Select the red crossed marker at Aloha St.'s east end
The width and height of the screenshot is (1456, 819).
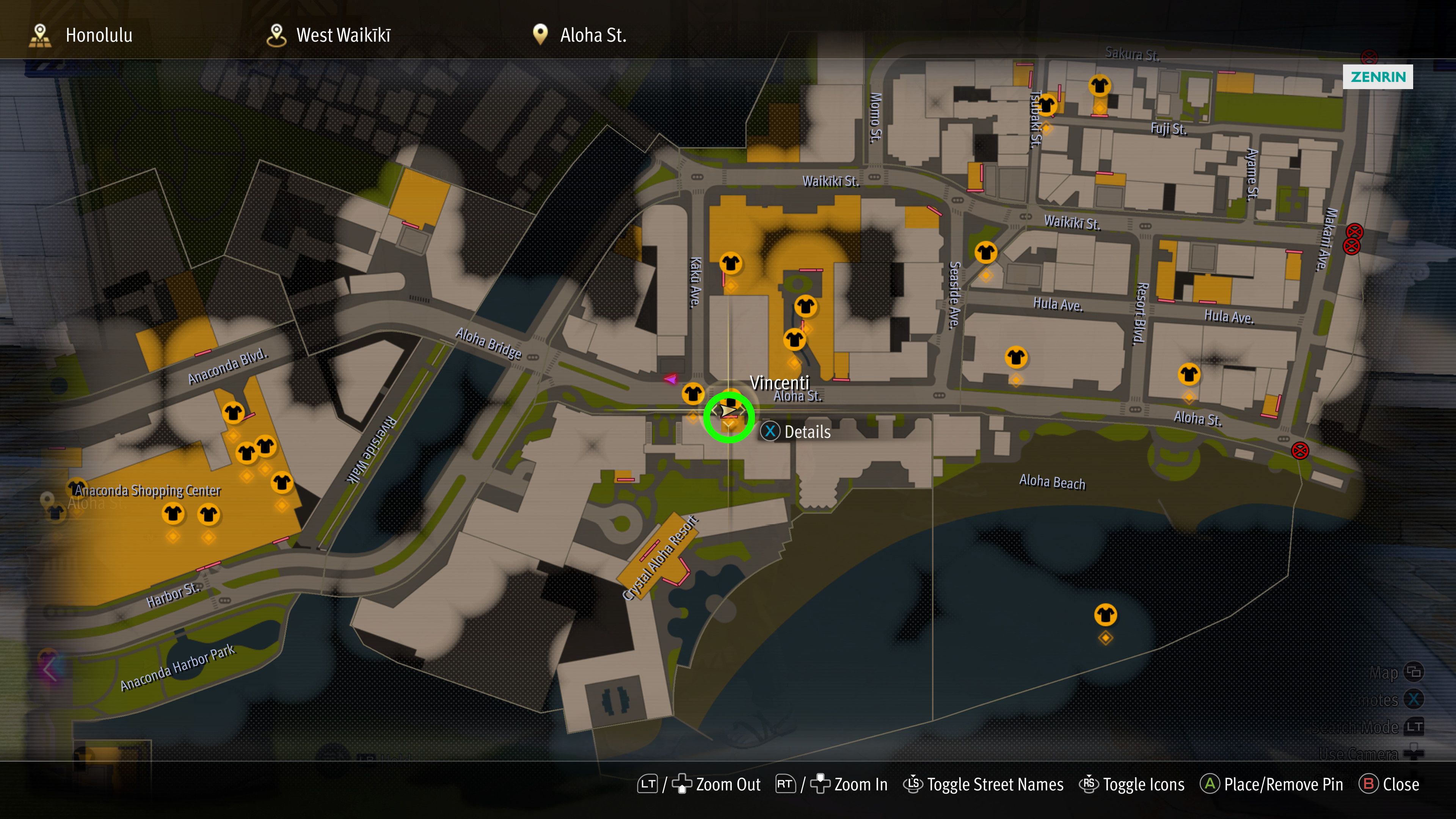[1299, 450]
